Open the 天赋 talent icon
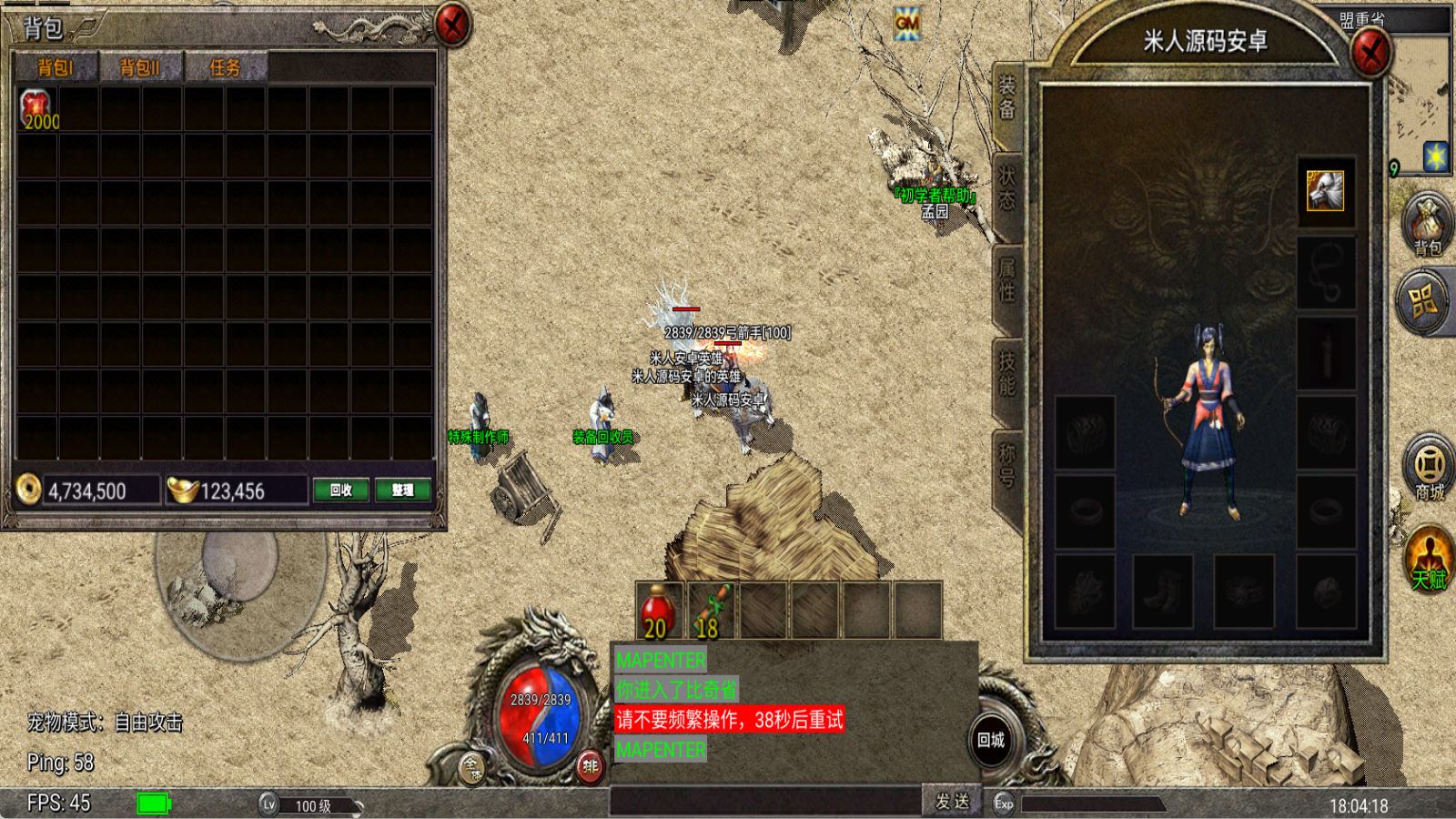This screenshot has height=819, width=1456. click(1429, 558)
